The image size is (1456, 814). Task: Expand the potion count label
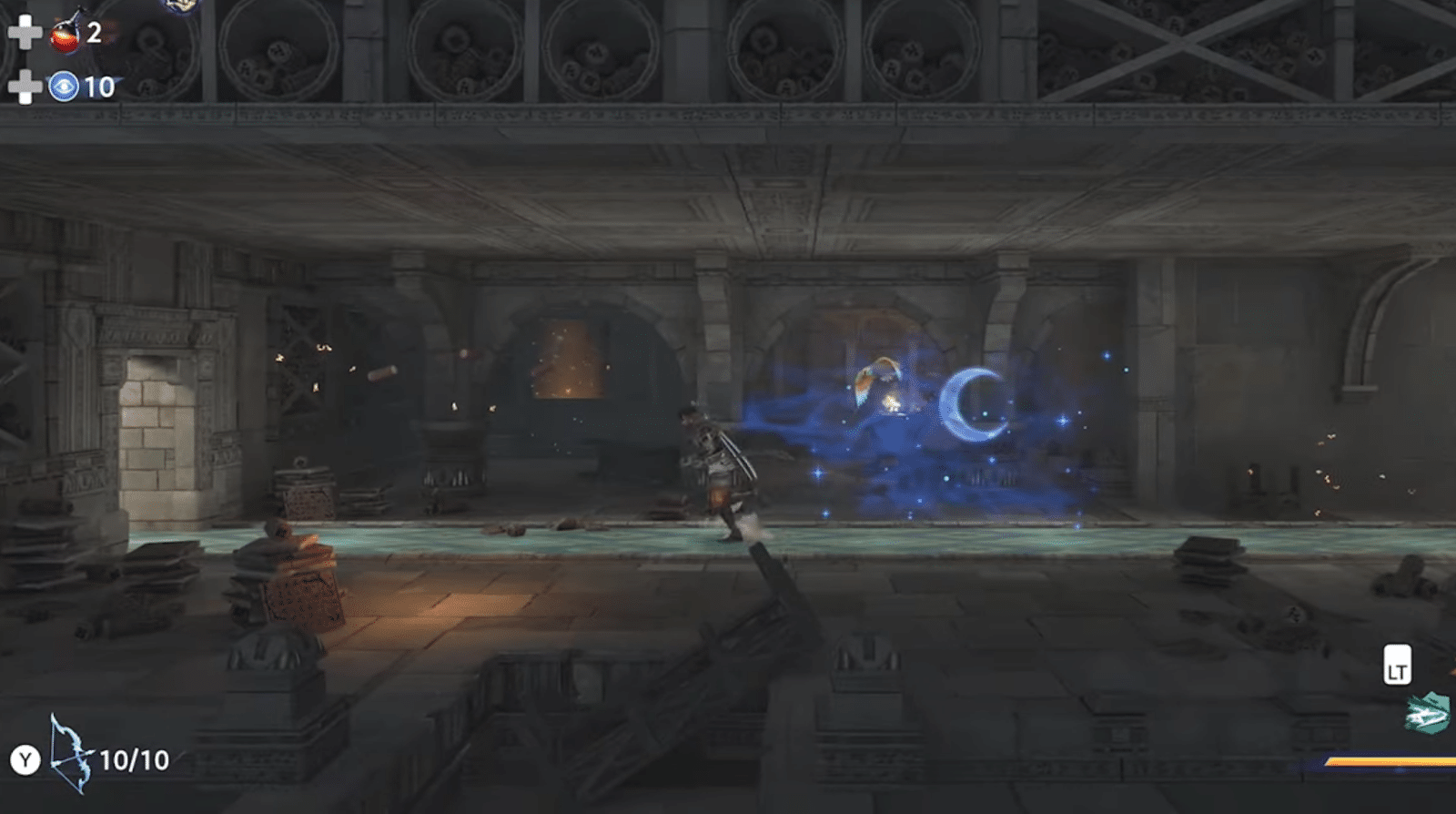tap(92, 35)
